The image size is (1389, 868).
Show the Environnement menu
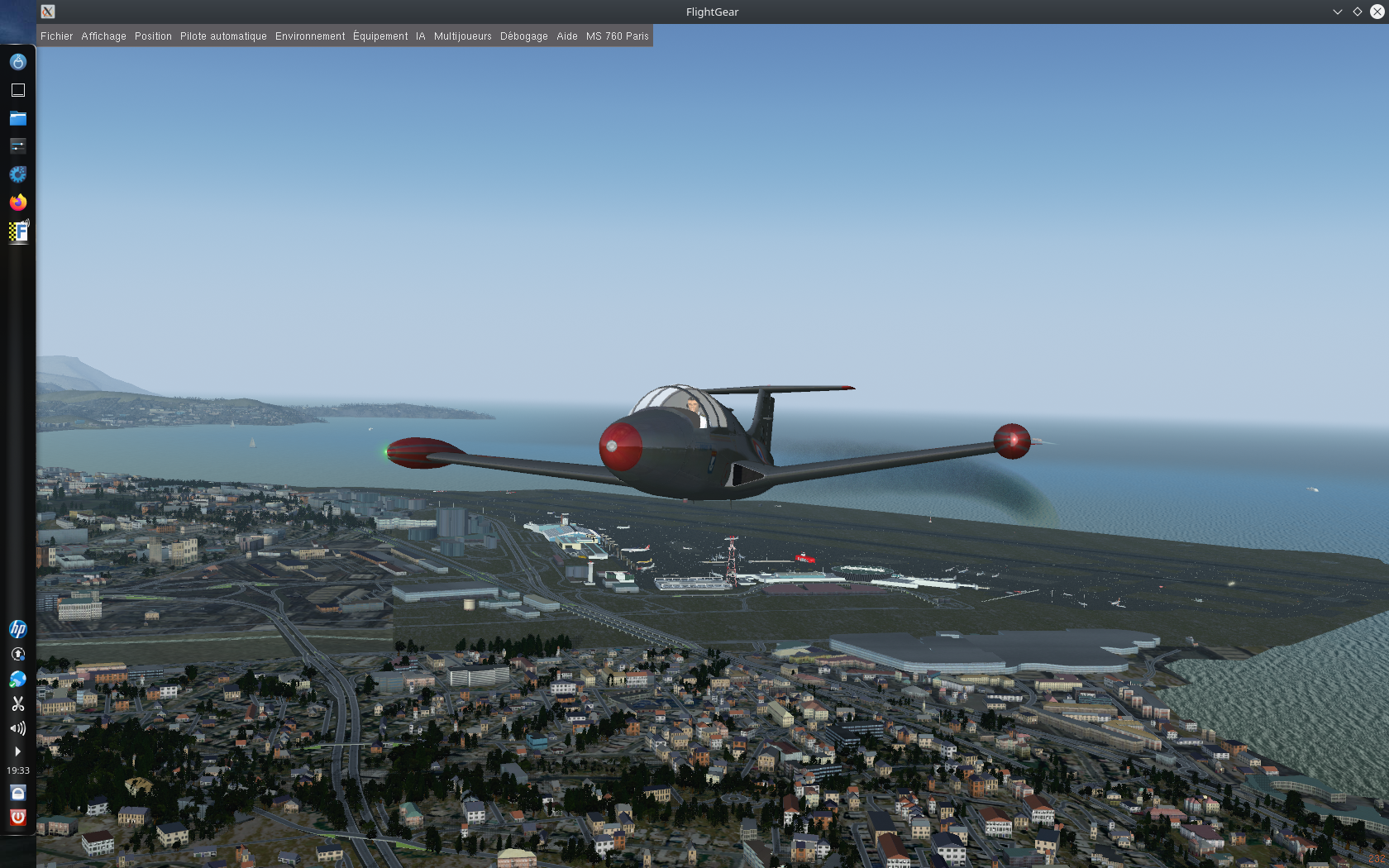pos(310,36)
